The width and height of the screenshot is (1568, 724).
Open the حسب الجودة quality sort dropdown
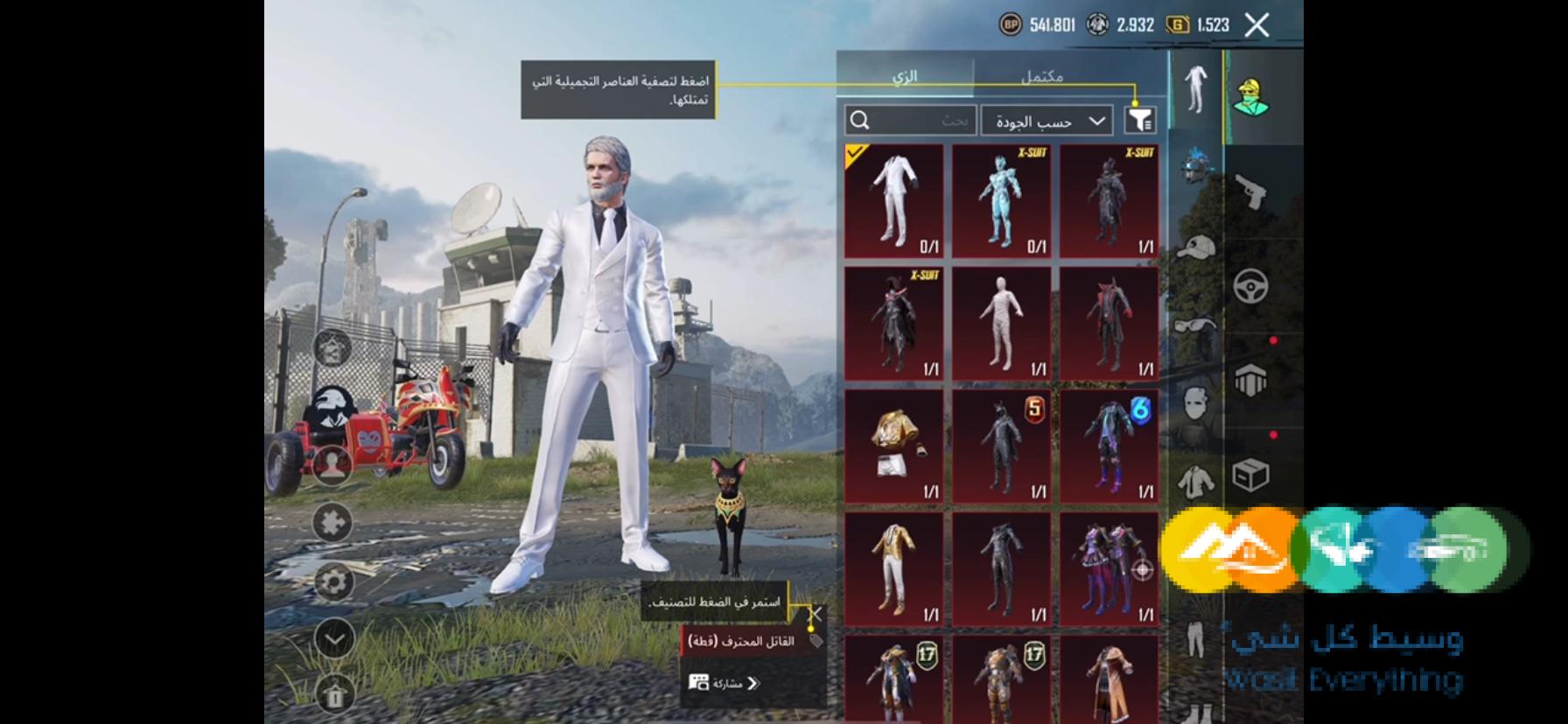point(1046,120)
